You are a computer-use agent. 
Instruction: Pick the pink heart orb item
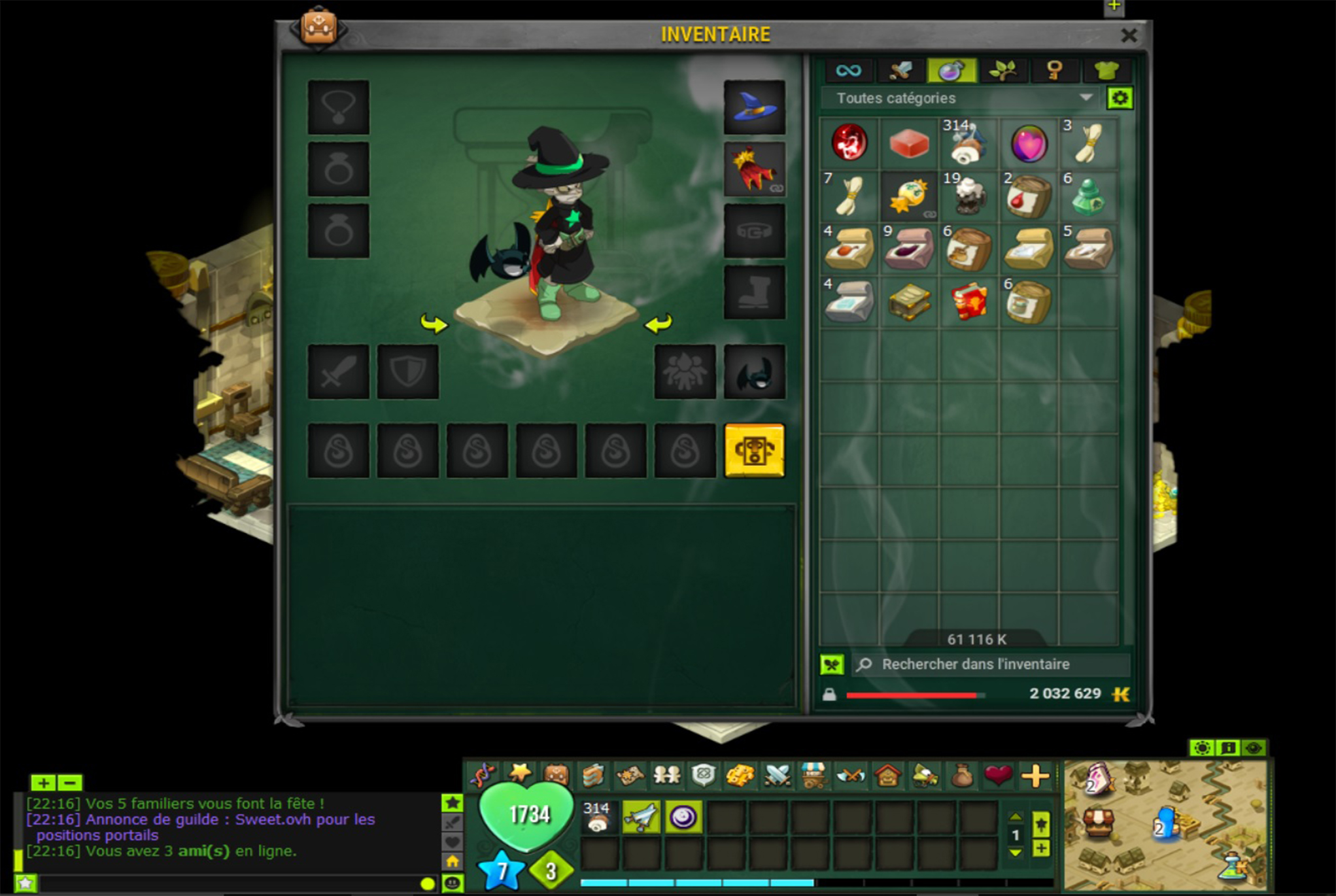[1029, 143]
